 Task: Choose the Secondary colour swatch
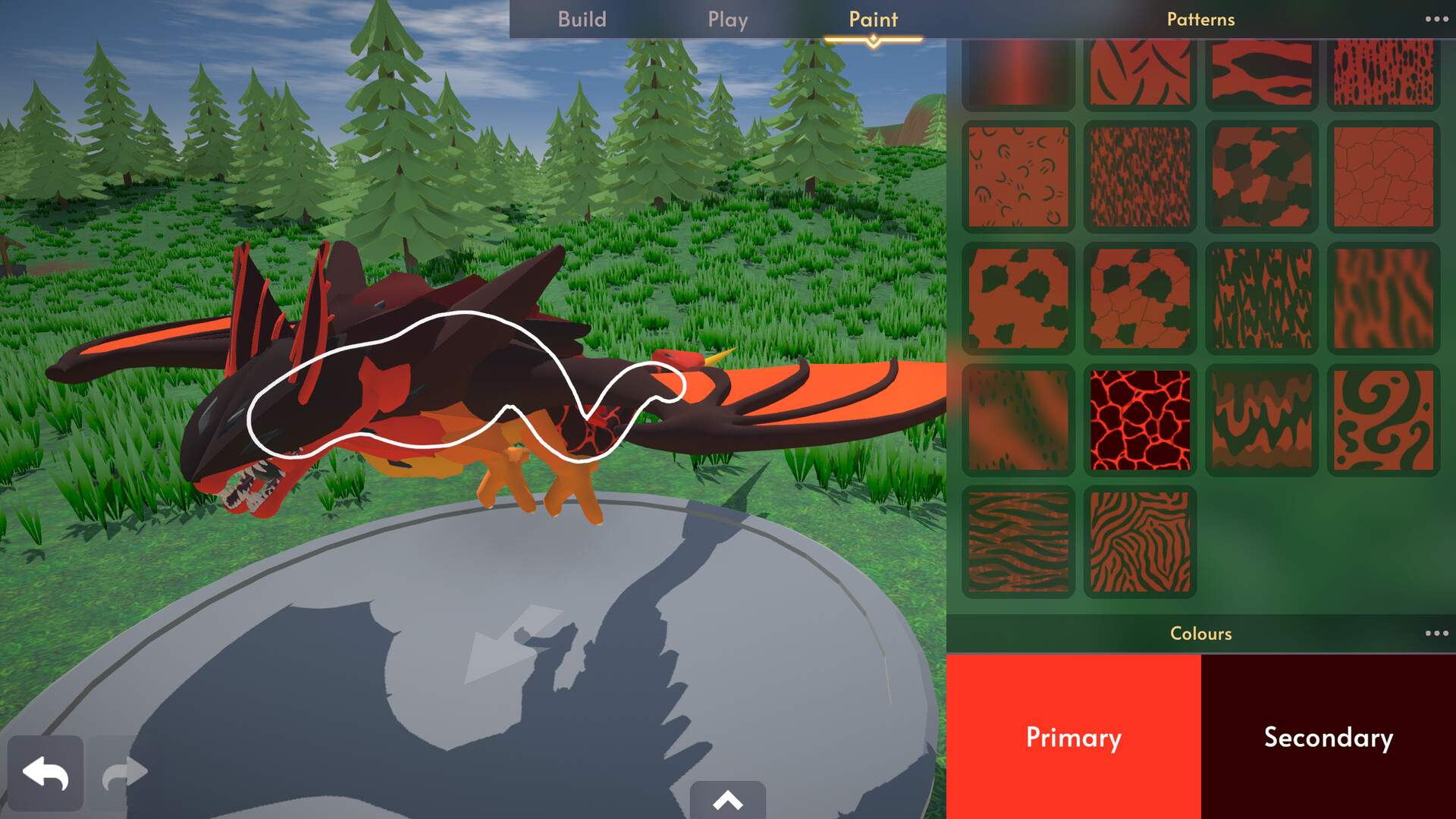click(x=1329, y=737)
